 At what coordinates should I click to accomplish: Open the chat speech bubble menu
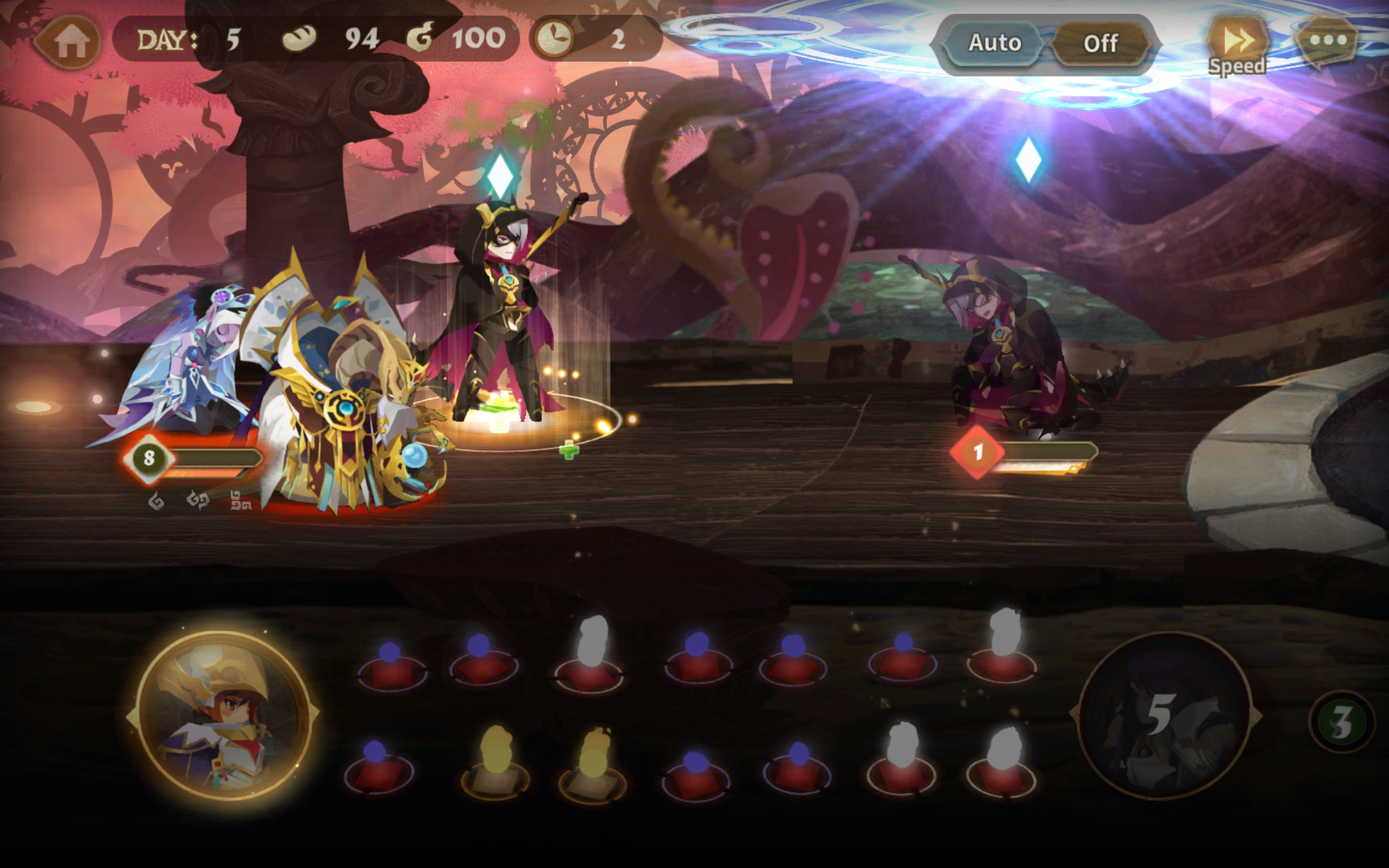[1327, 40]
